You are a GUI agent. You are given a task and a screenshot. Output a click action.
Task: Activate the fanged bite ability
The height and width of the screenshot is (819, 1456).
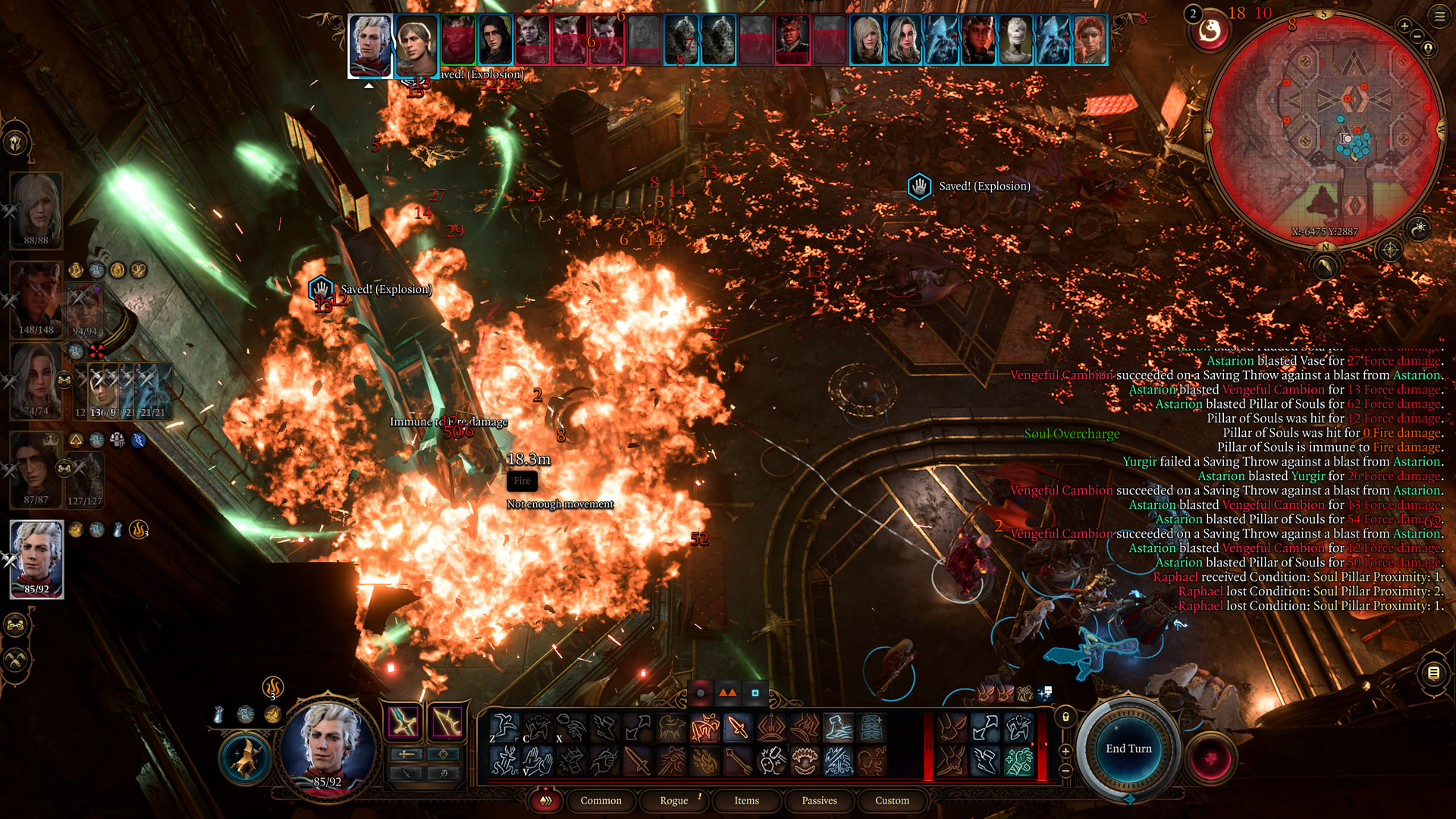point(805,761)
